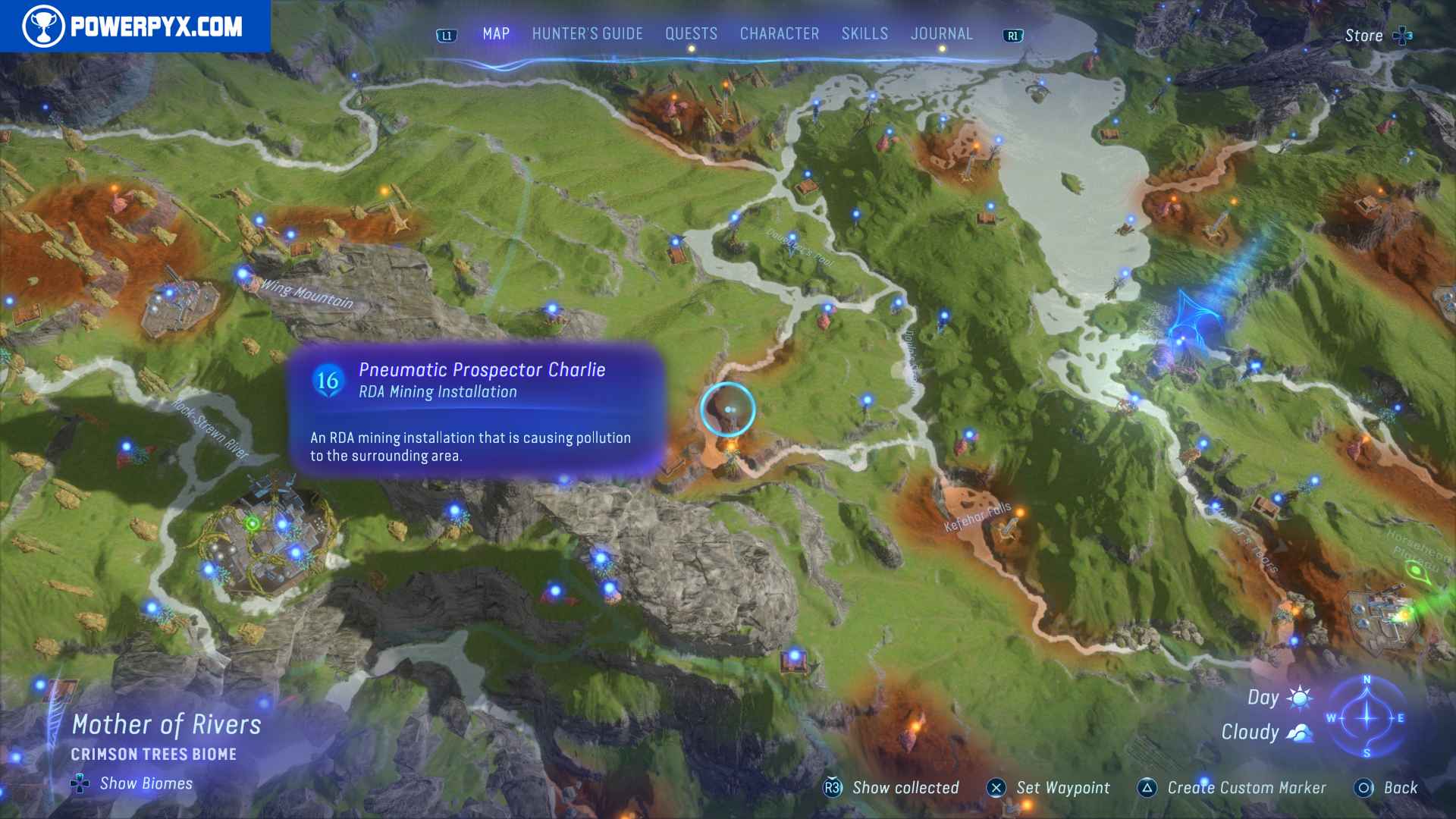Open the CHARACTER tab
Screen dimensions: 1456x819
(x=778, y=33)
